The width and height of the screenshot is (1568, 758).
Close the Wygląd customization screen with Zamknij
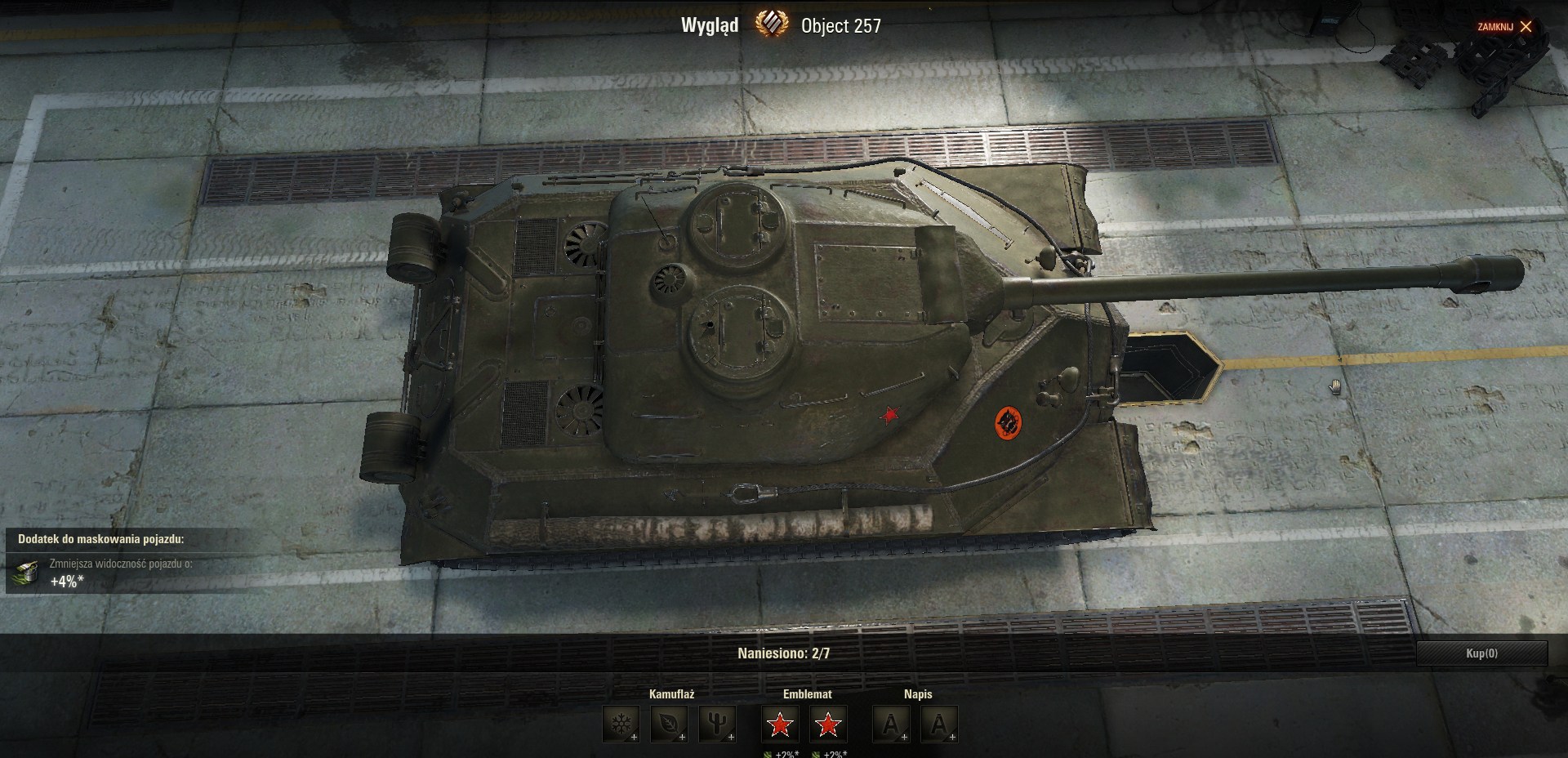click(x=1504, y=27)
